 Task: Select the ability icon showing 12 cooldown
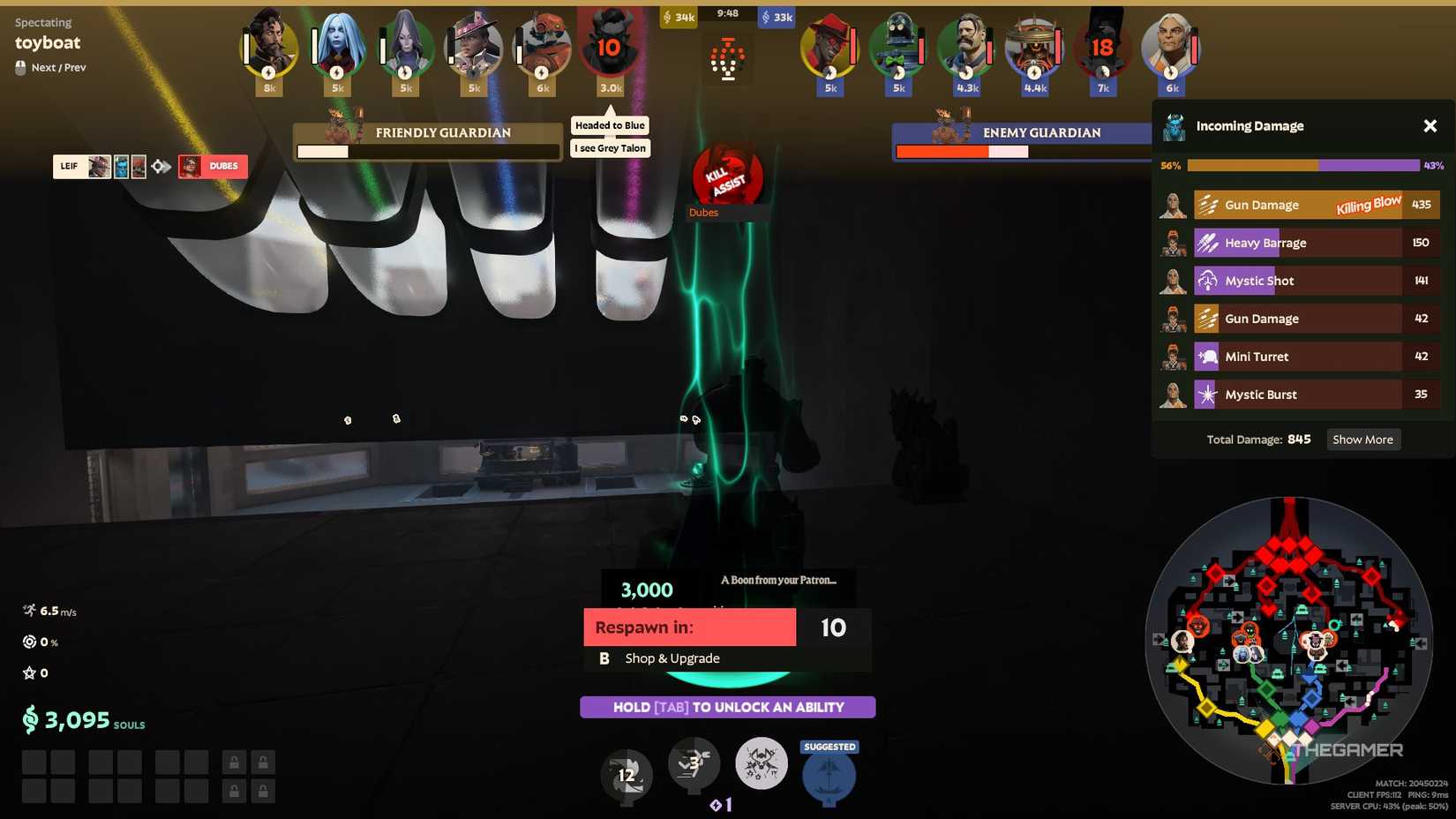627,775
